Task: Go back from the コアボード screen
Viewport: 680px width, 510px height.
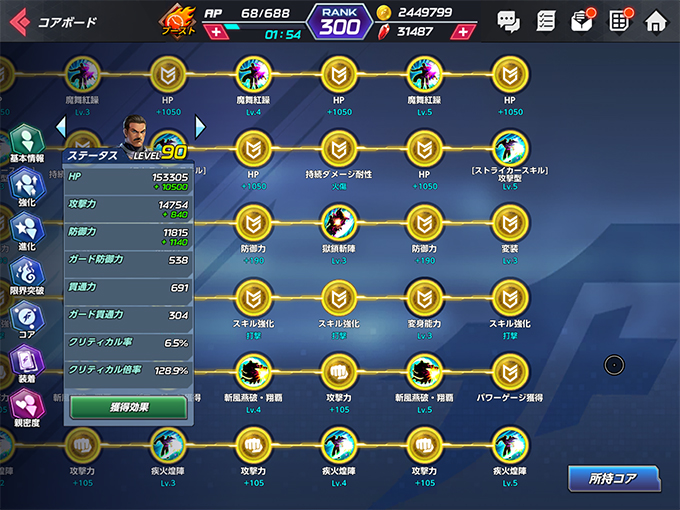Action: click(x=19, y=20)
